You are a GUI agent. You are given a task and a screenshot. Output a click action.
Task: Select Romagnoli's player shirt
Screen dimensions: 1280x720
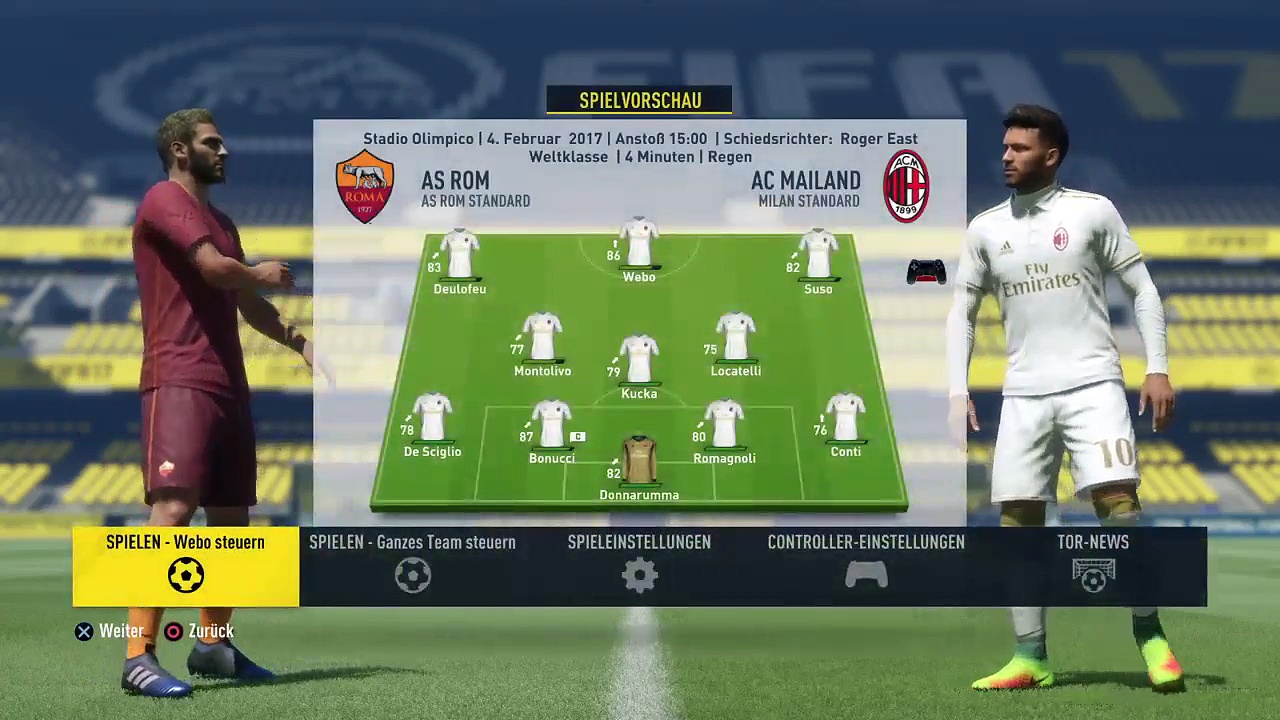point(724,425)
